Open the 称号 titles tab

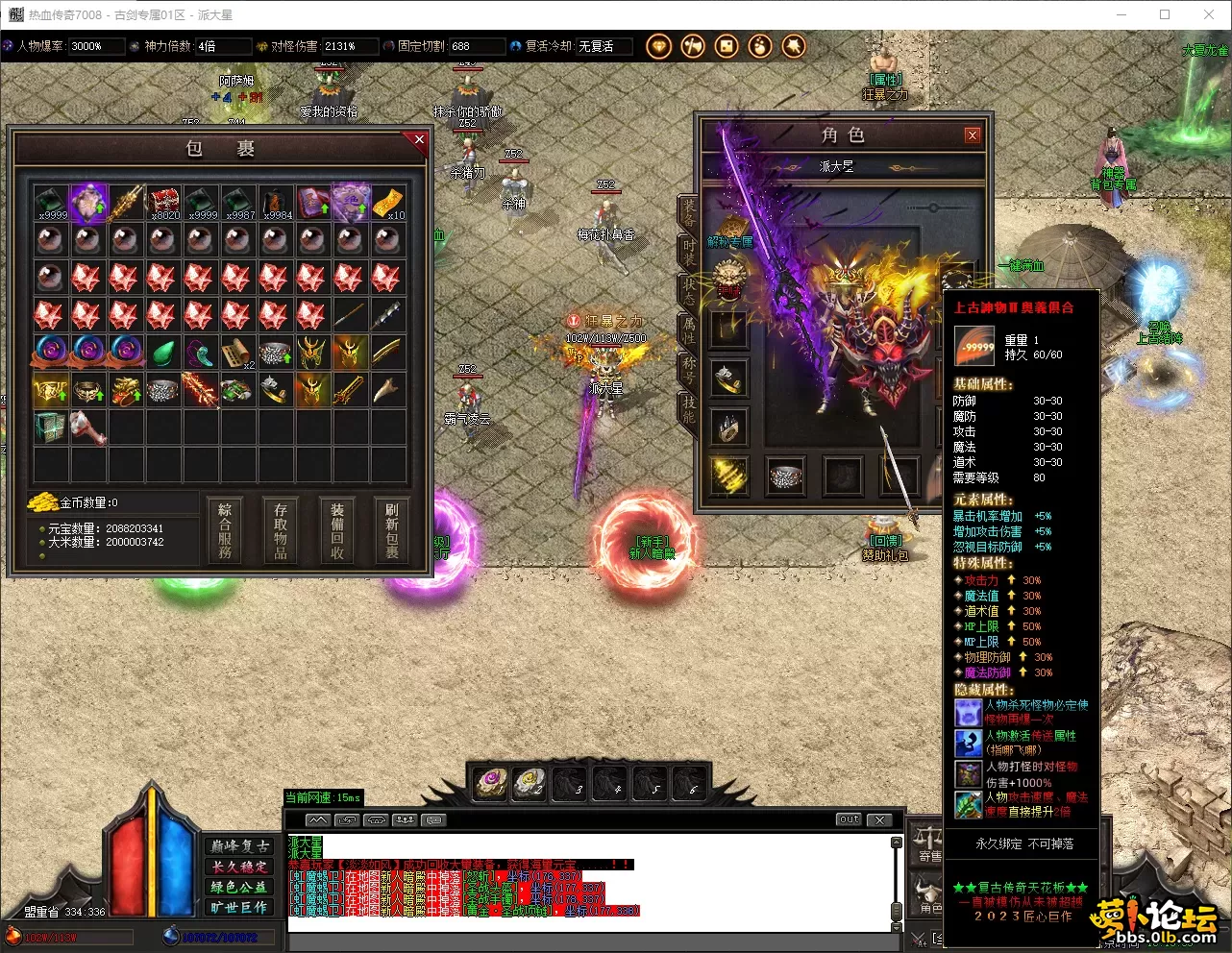click(x=689, y=370)
